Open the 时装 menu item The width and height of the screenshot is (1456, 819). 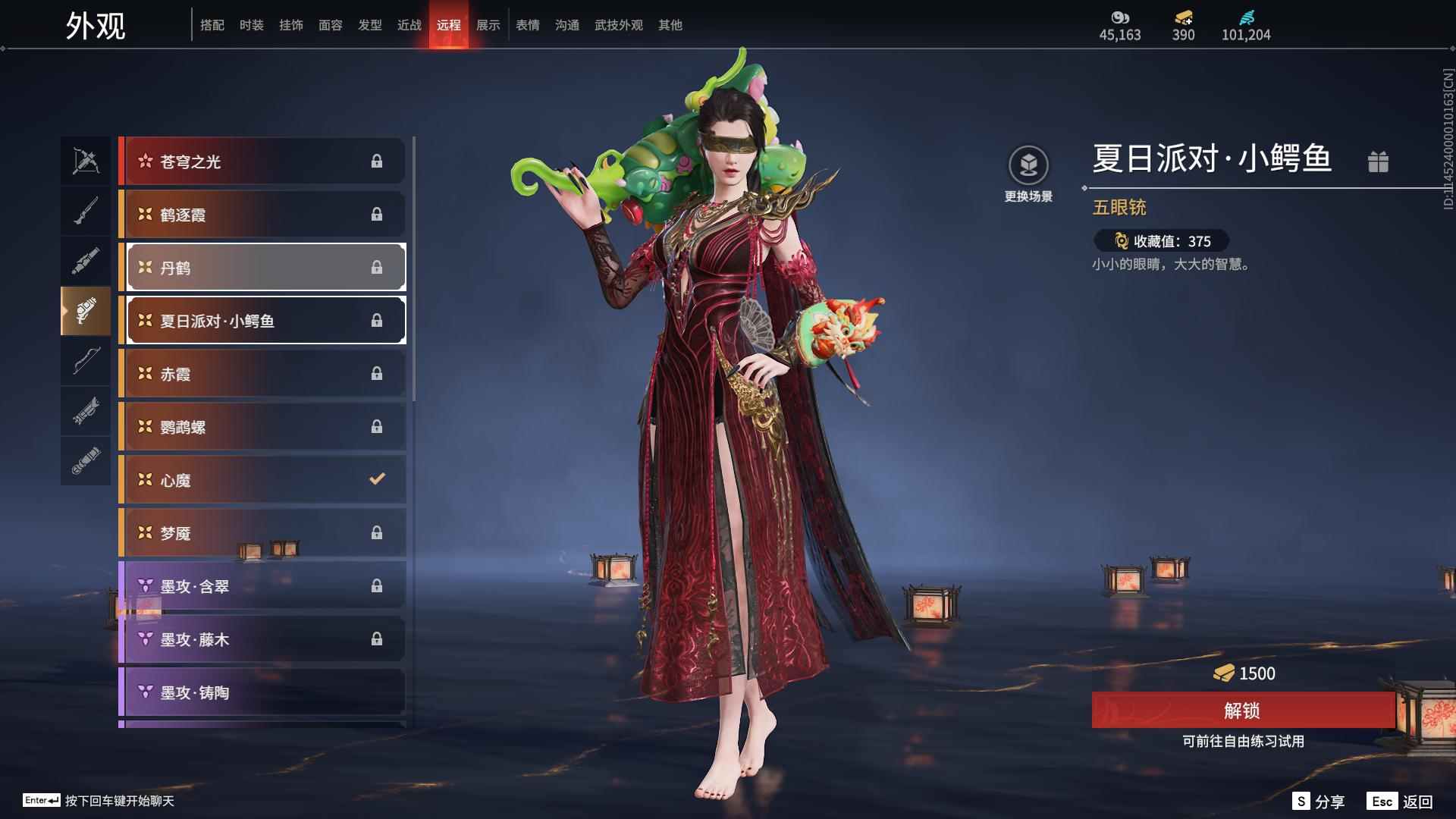coord(252,24)
